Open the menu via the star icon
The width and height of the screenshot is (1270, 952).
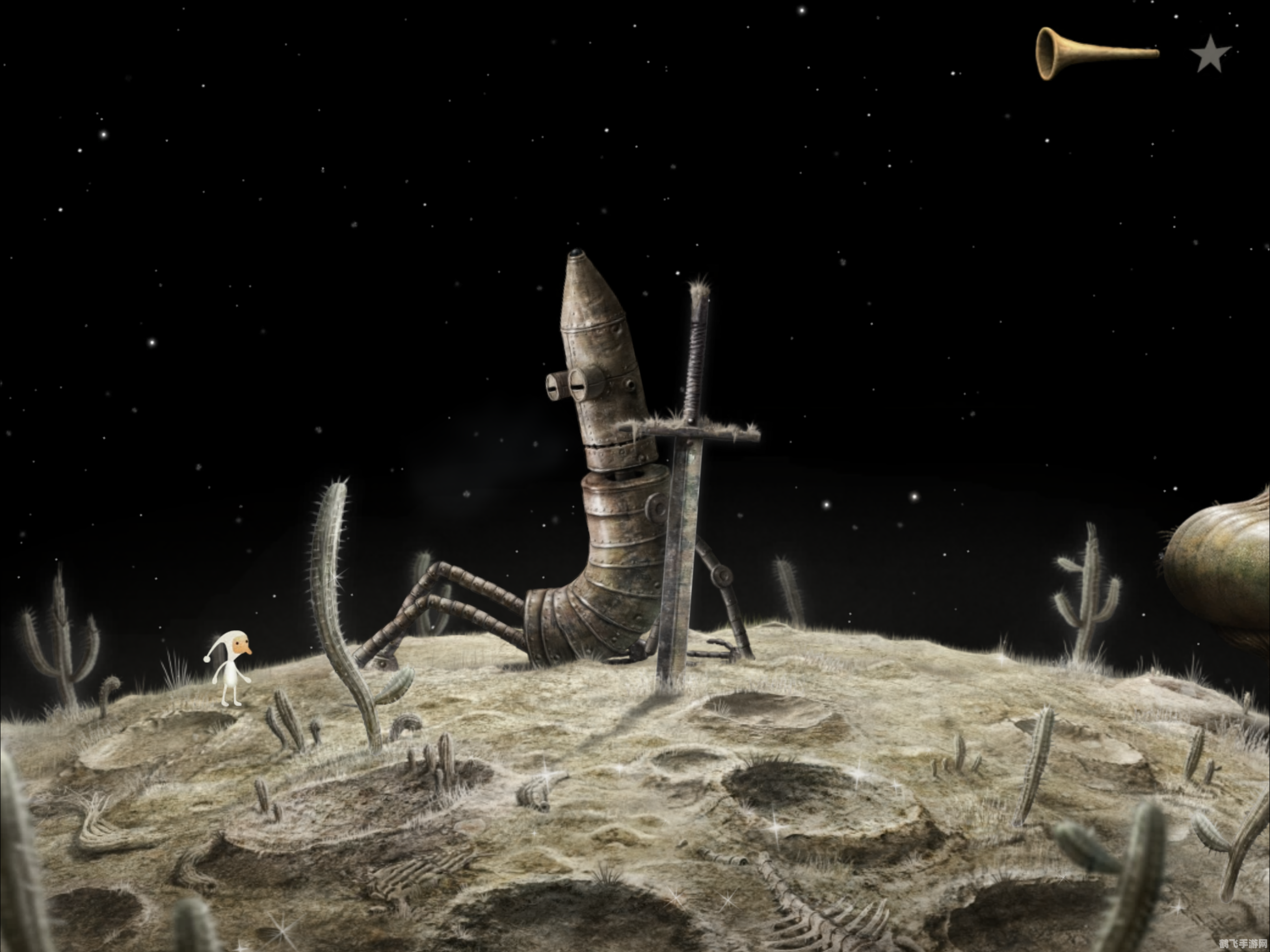click(1210, 54)
